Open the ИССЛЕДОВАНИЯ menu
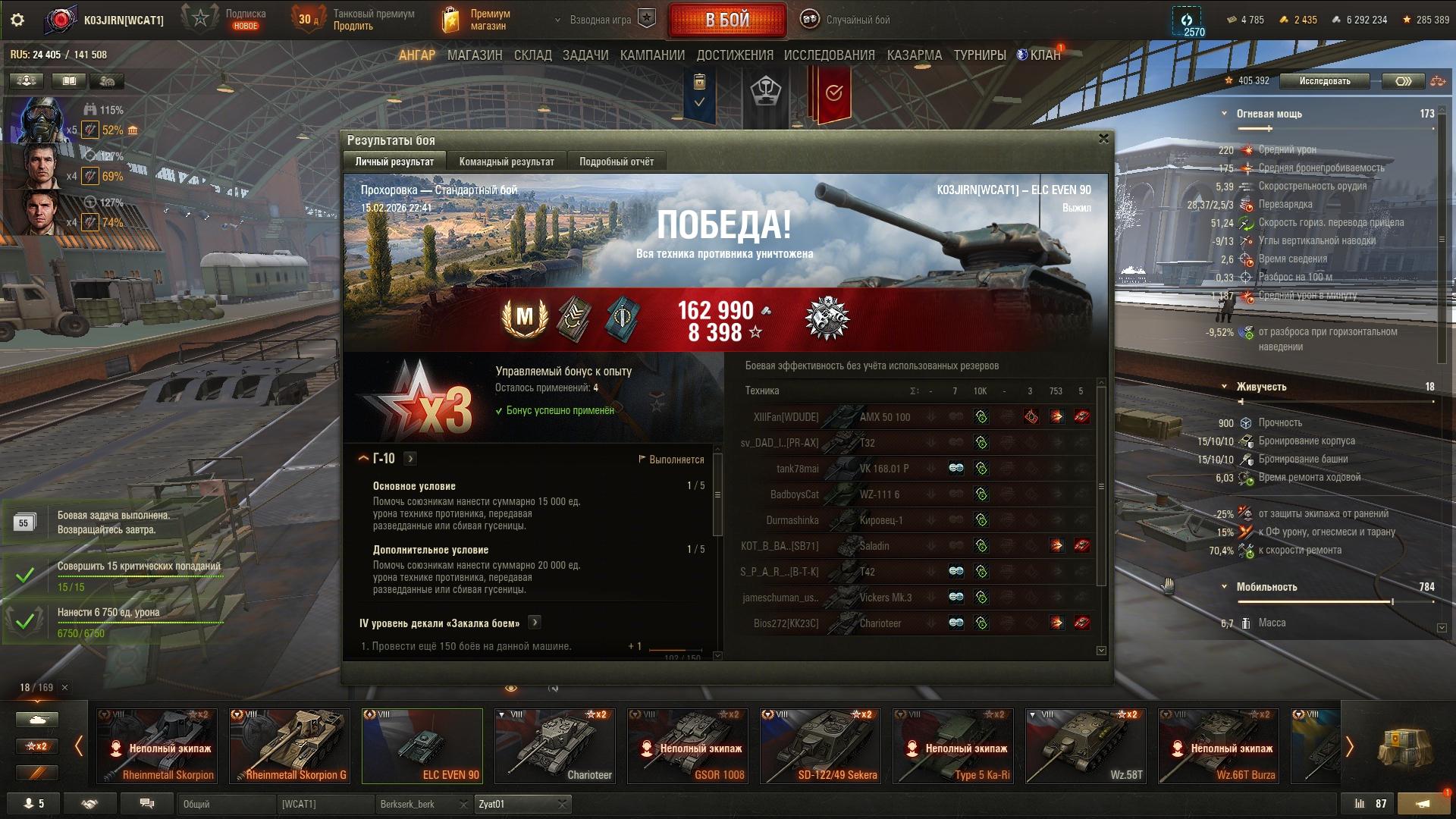1456x819 pixels. (829, 55)
